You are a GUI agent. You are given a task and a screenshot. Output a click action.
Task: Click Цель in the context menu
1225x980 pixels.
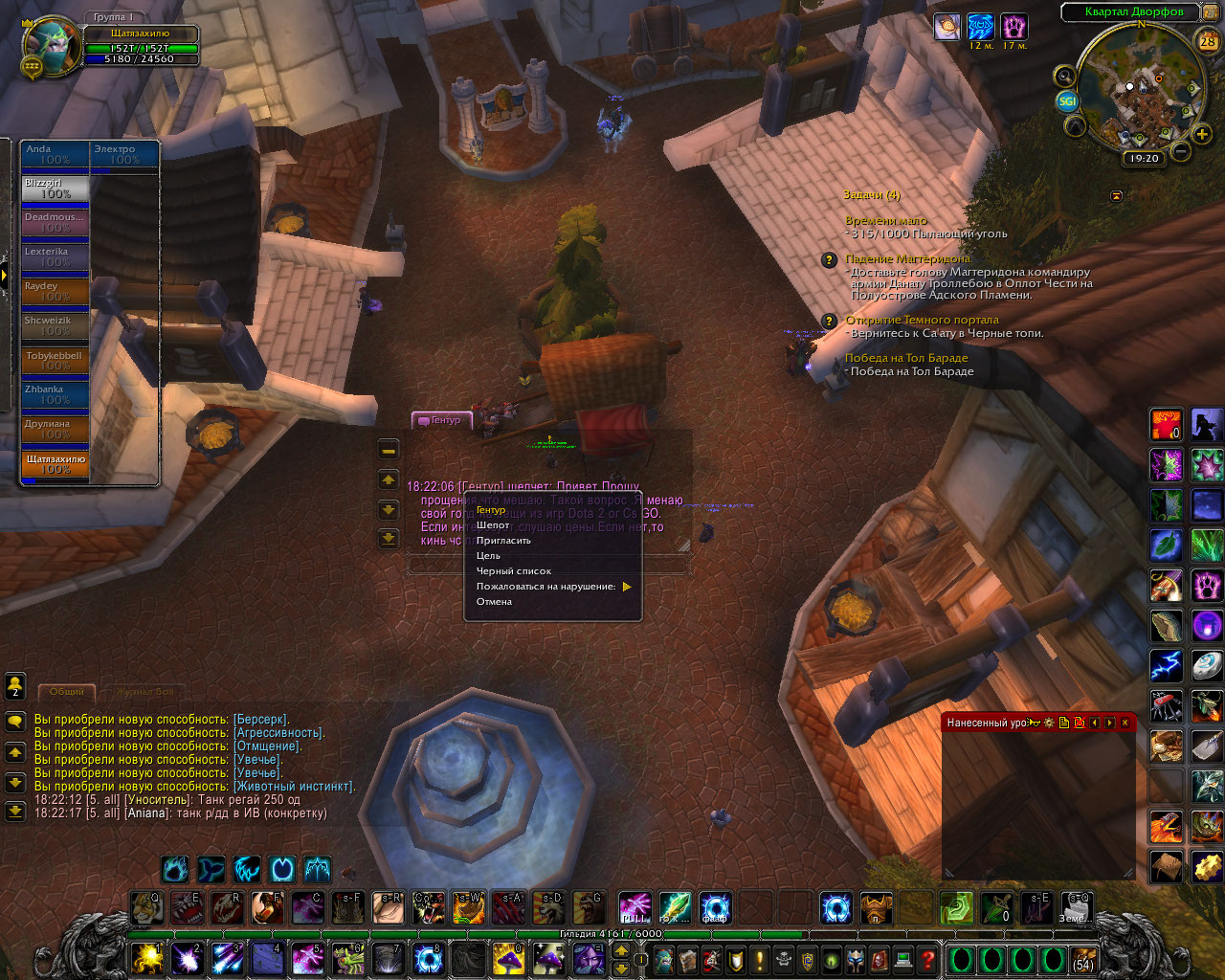(x=489, y=556)
